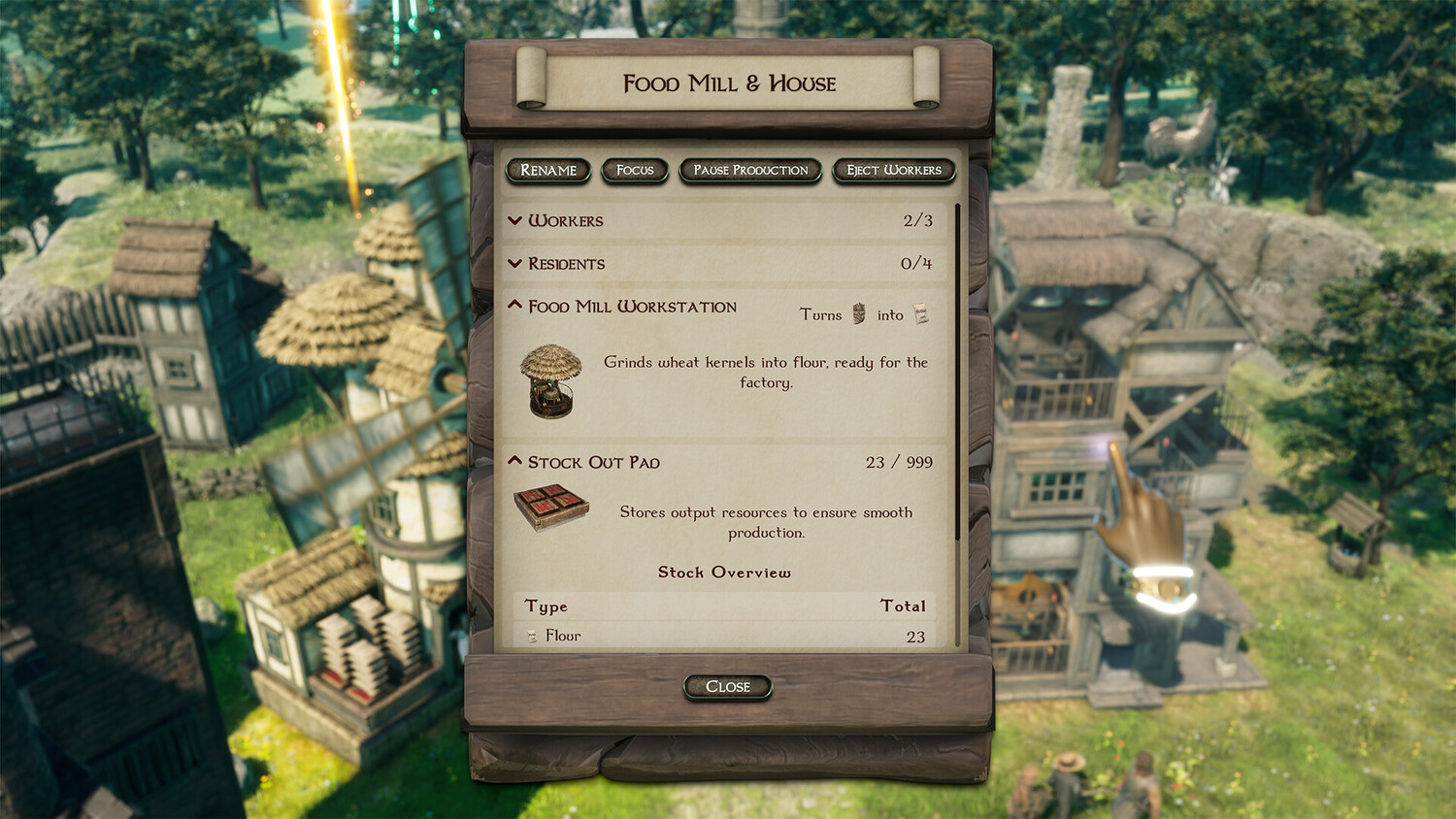Pause Production at the food mill
1456x819 pixels.
[750, 171]
